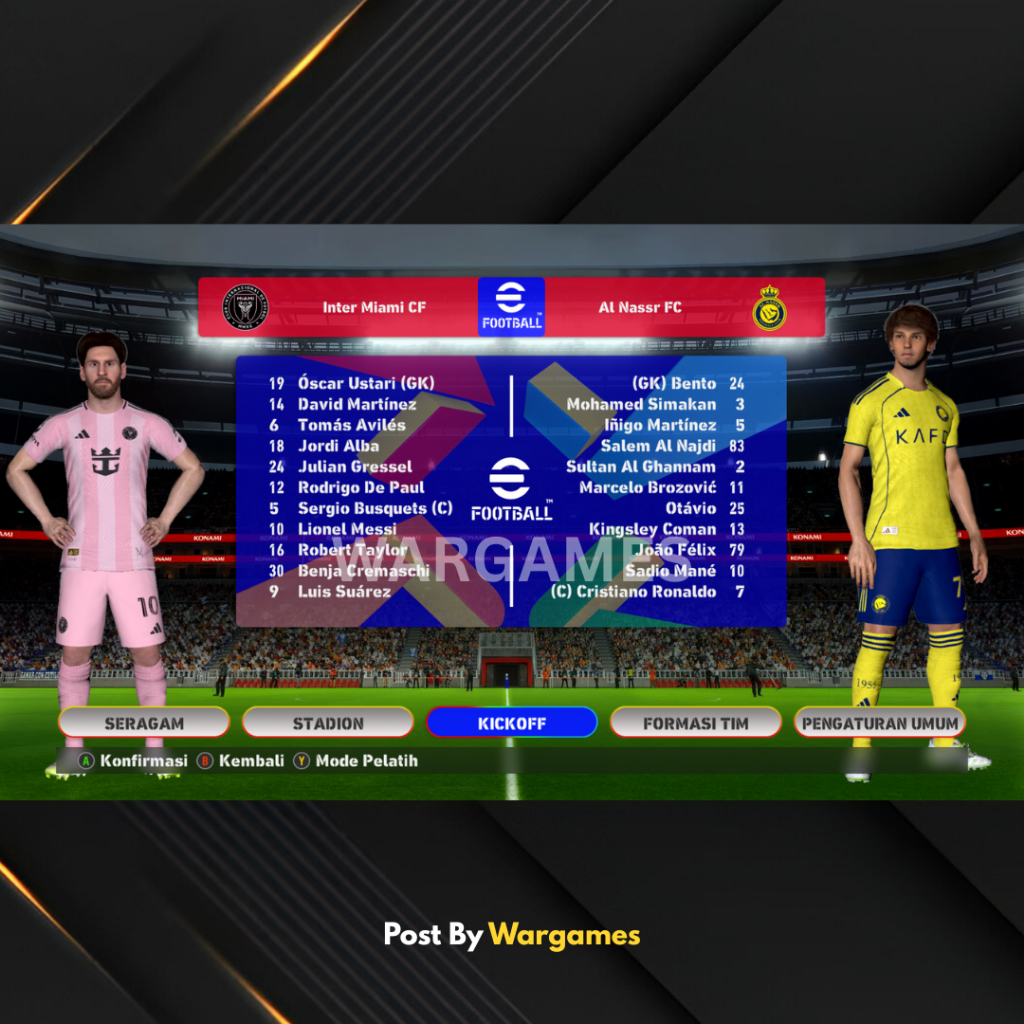
Task: Choose the Stadion option
Action: (328, 722)
